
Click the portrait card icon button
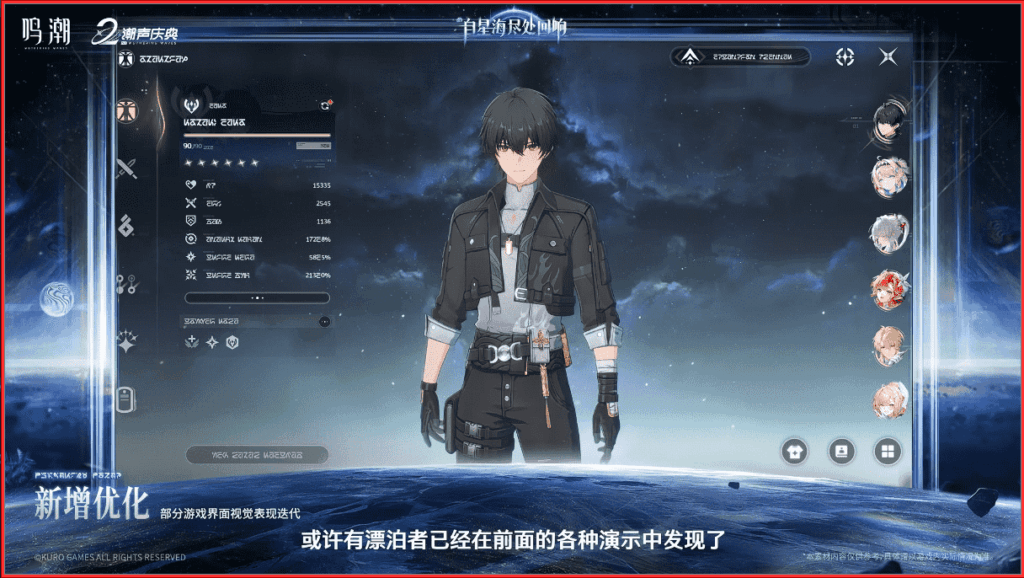(841, 451)
